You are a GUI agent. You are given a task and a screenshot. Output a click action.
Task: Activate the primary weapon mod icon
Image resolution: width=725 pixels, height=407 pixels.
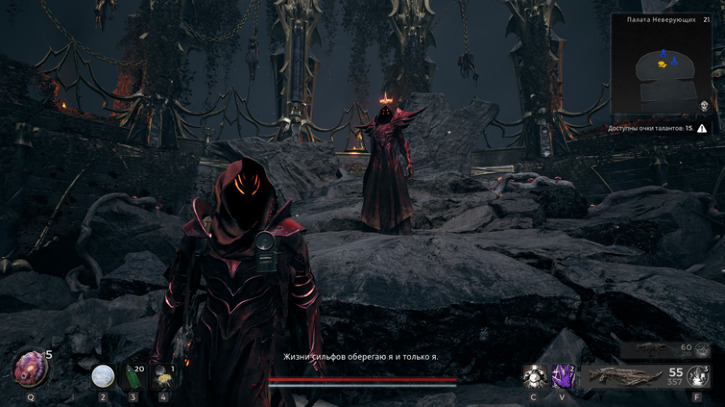coord(701,376)
